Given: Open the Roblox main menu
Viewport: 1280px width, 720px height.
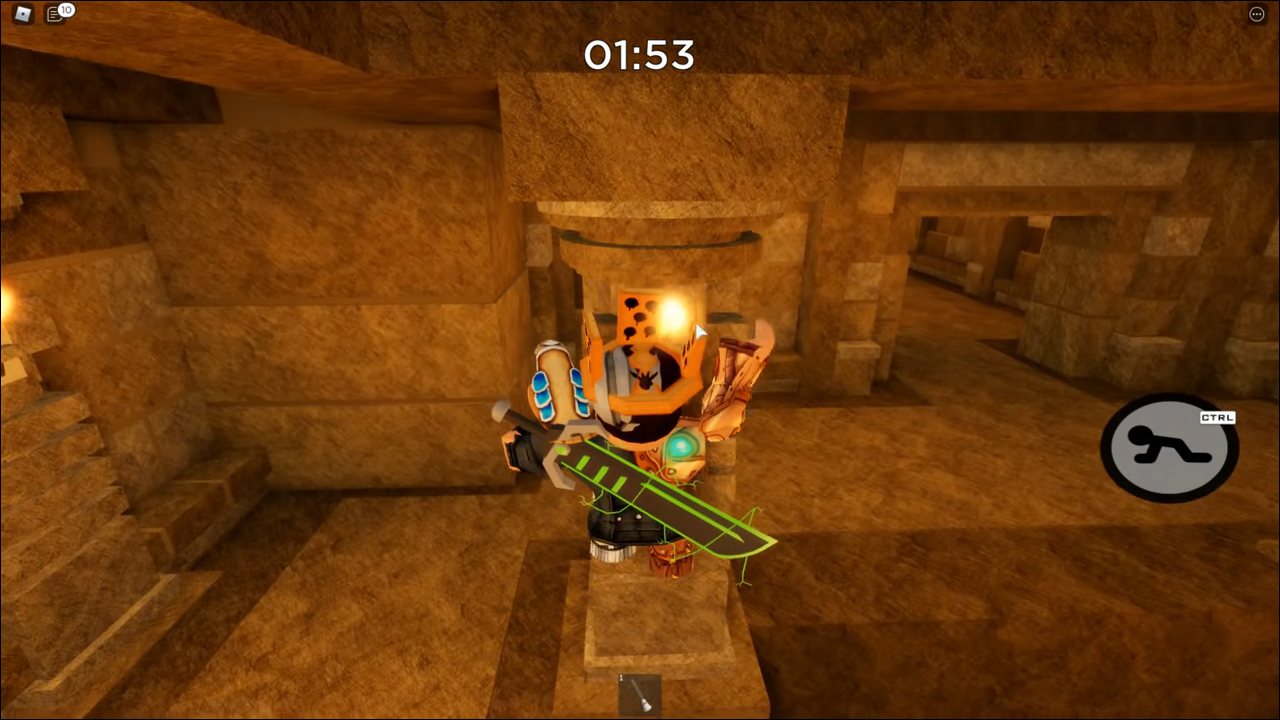Looking at the screenshot, I should click(22, 14).
